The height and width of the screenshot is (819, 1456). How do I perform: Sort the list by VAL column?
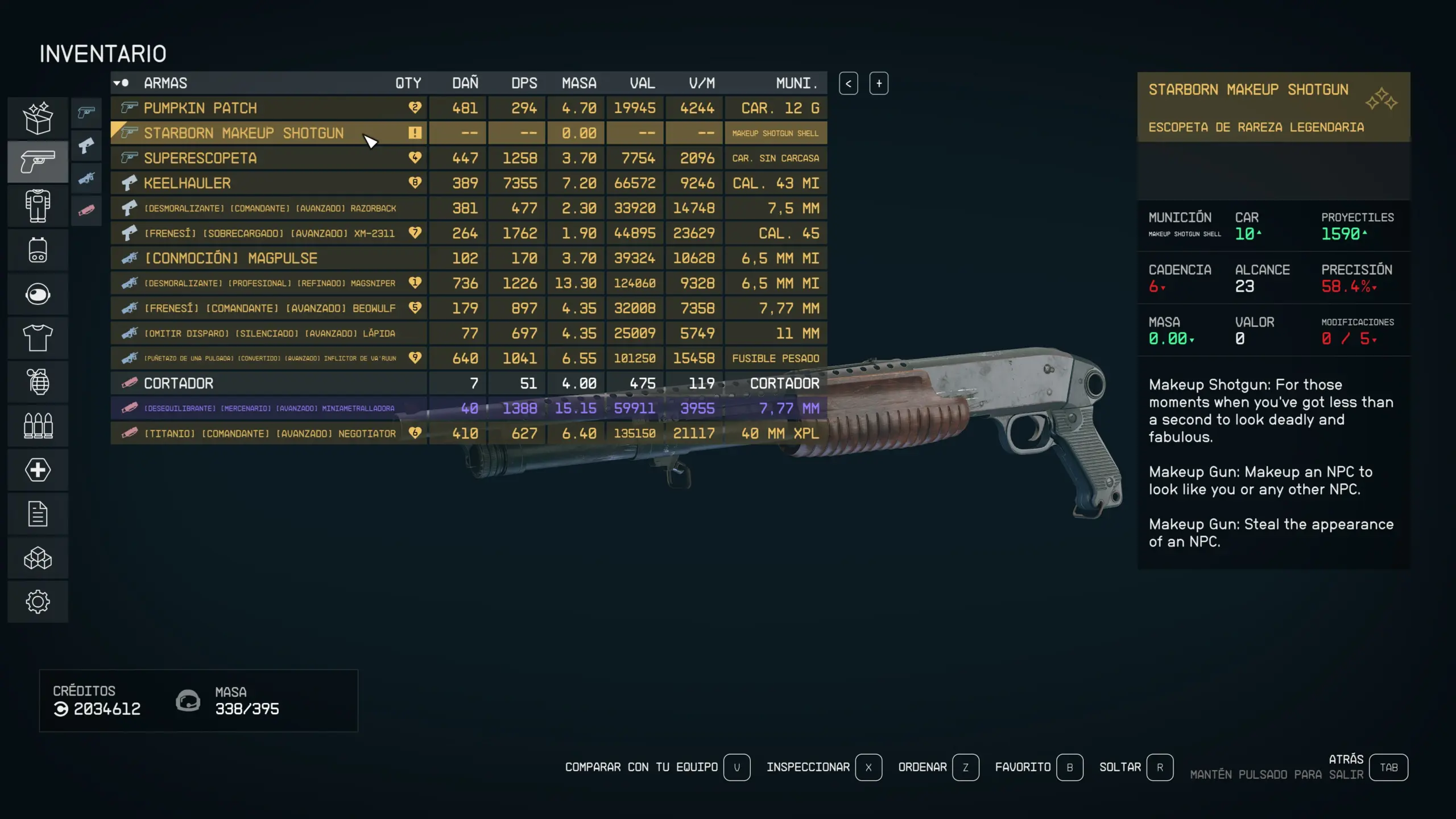[642, 83]
